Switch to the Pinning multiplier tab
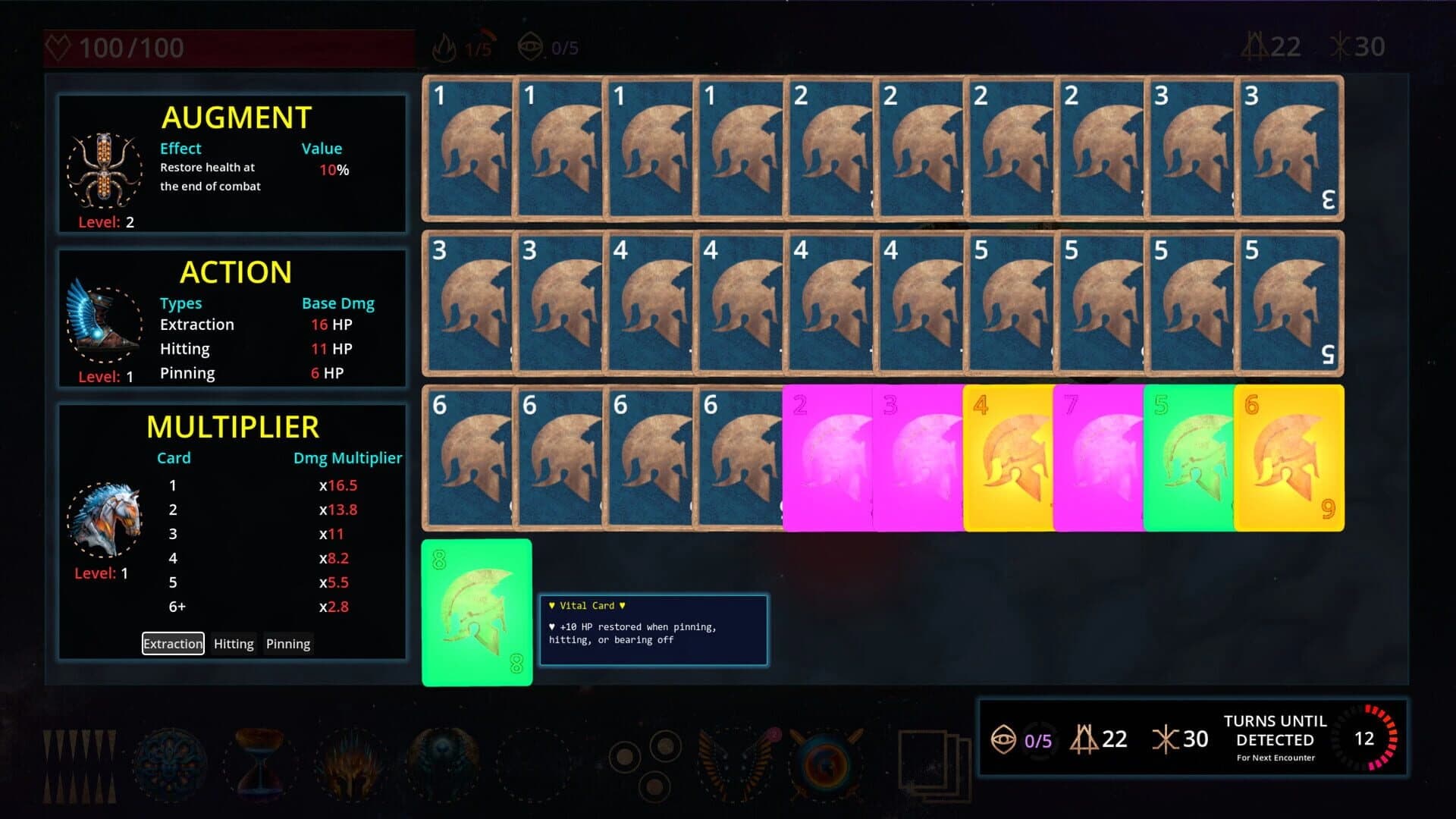This screenshot has height=819, width=1456. click(287, 643)
